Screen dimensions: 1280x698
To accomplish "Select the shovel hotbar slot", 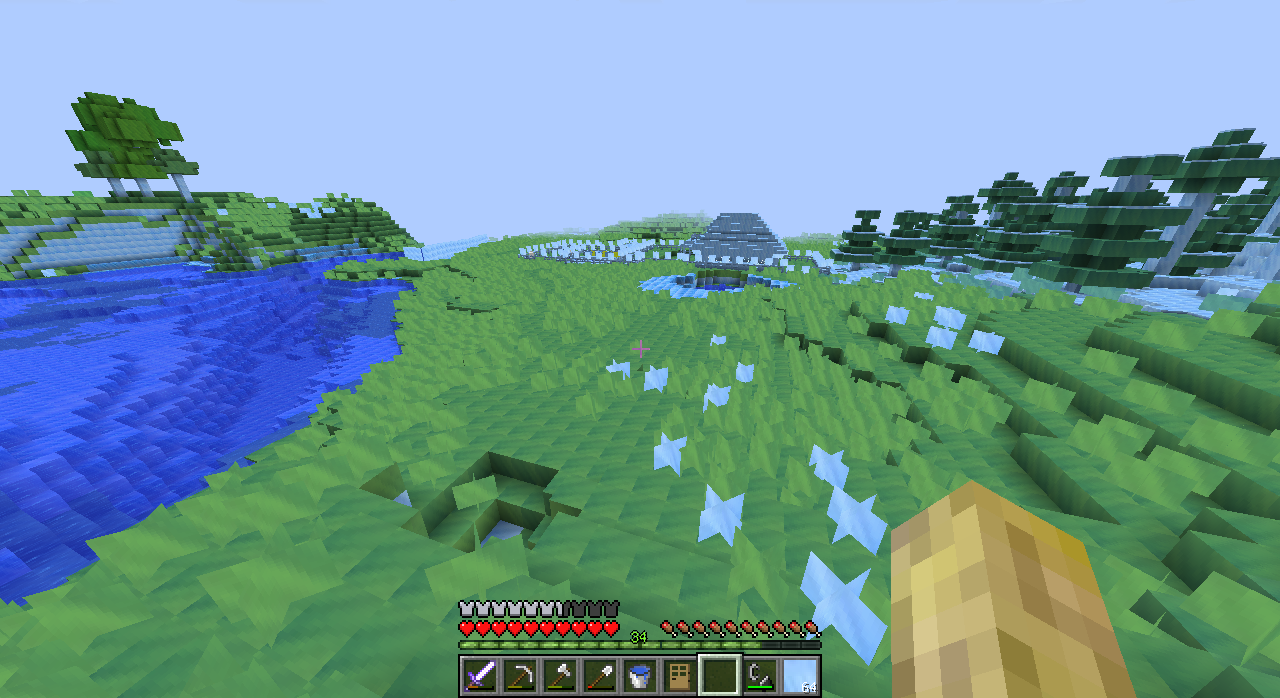I will (600, 675).
